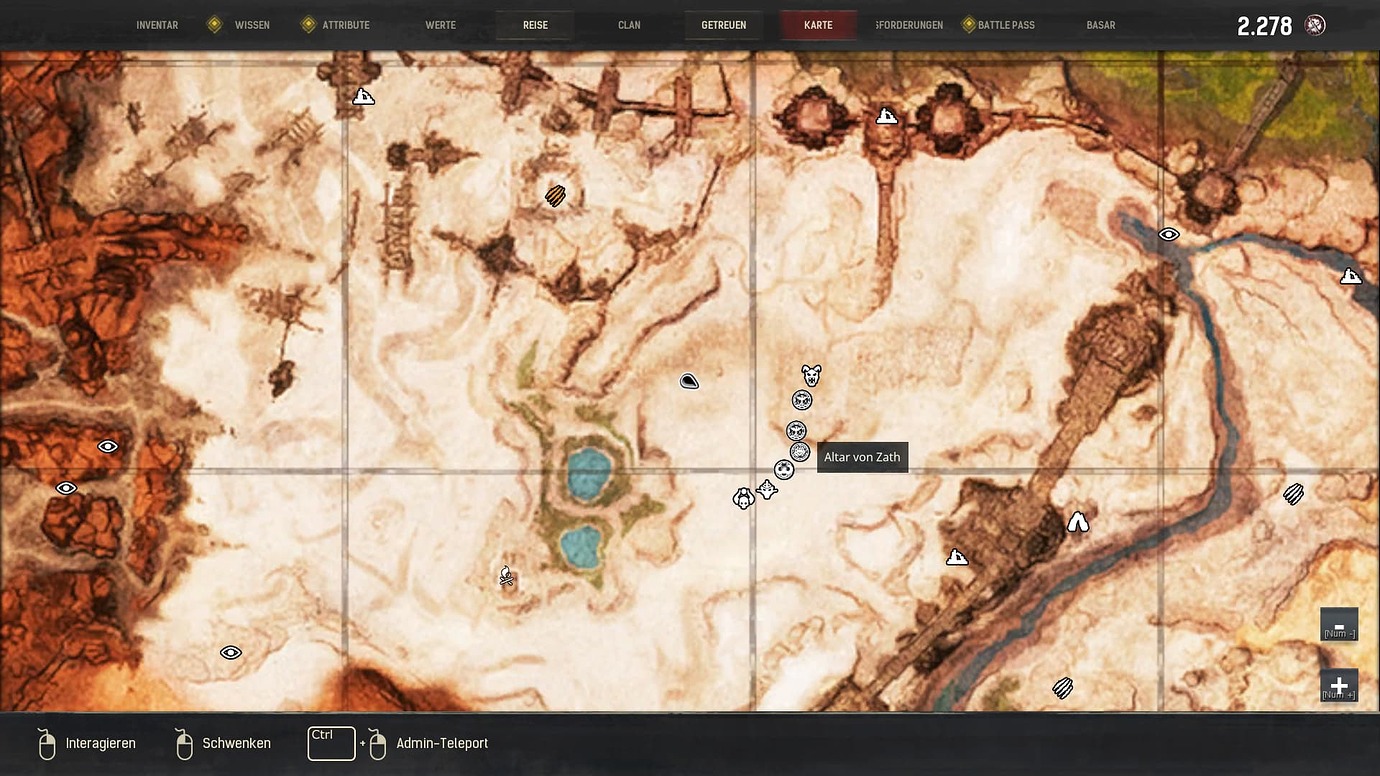Image resolution: width=1380 pixels, height=776 pixels.
Task: Go to the INVENTAR screen
Action: 157,24
